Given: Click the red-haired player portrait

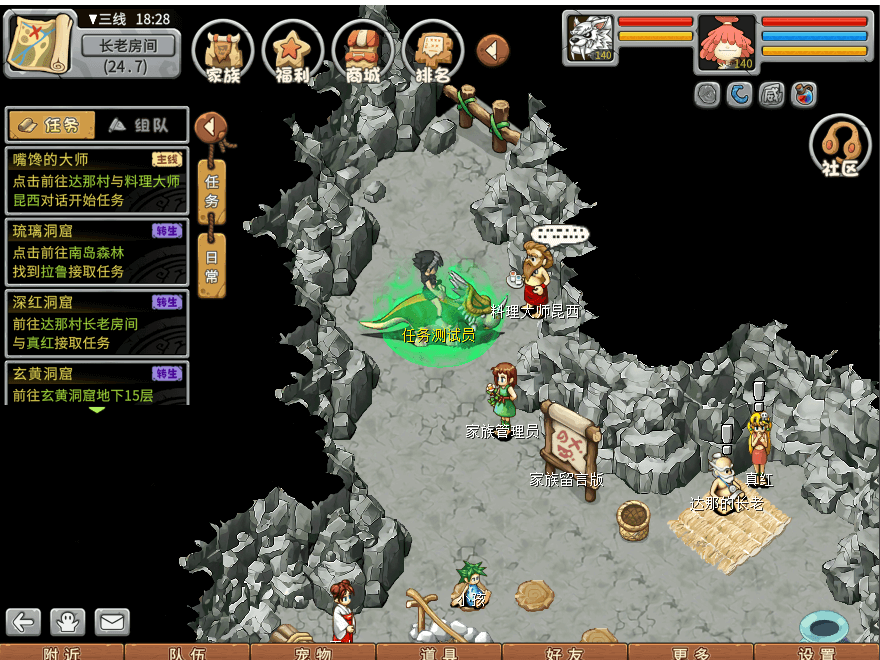Looking at the screenshot, I should click(x=726, y=42).
